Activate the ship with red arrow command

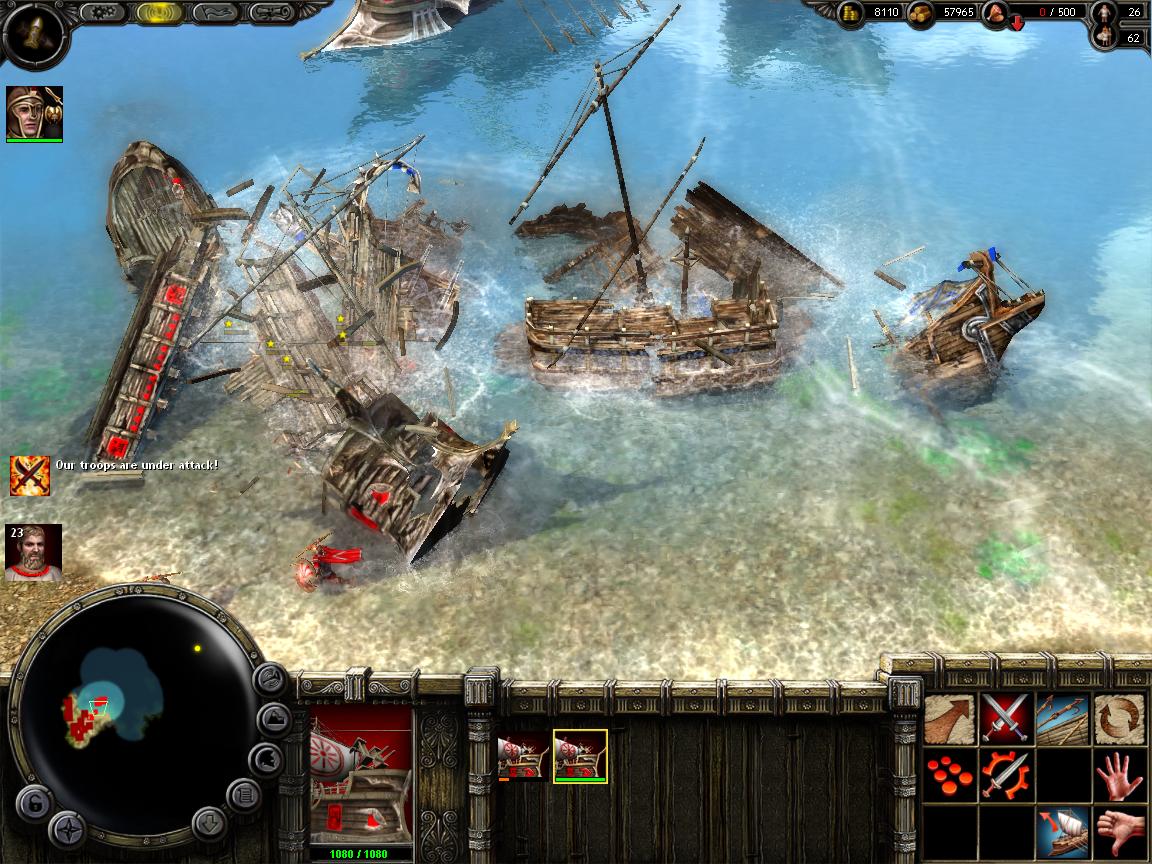[x=1062, y=831]
